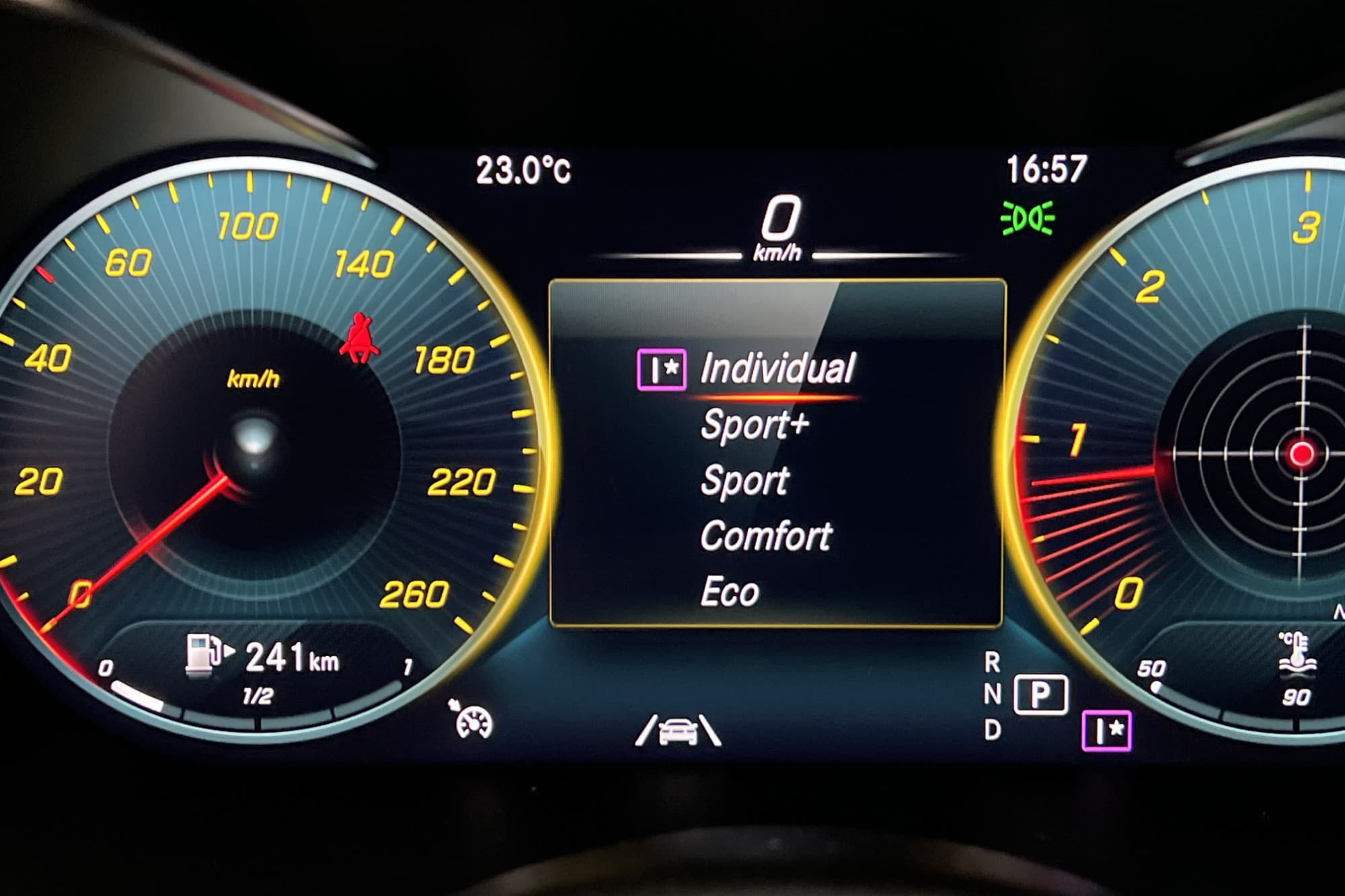The image size is (1345, 896).
Task: Click the green headlight indicator icon
Action: [1027, 218]
